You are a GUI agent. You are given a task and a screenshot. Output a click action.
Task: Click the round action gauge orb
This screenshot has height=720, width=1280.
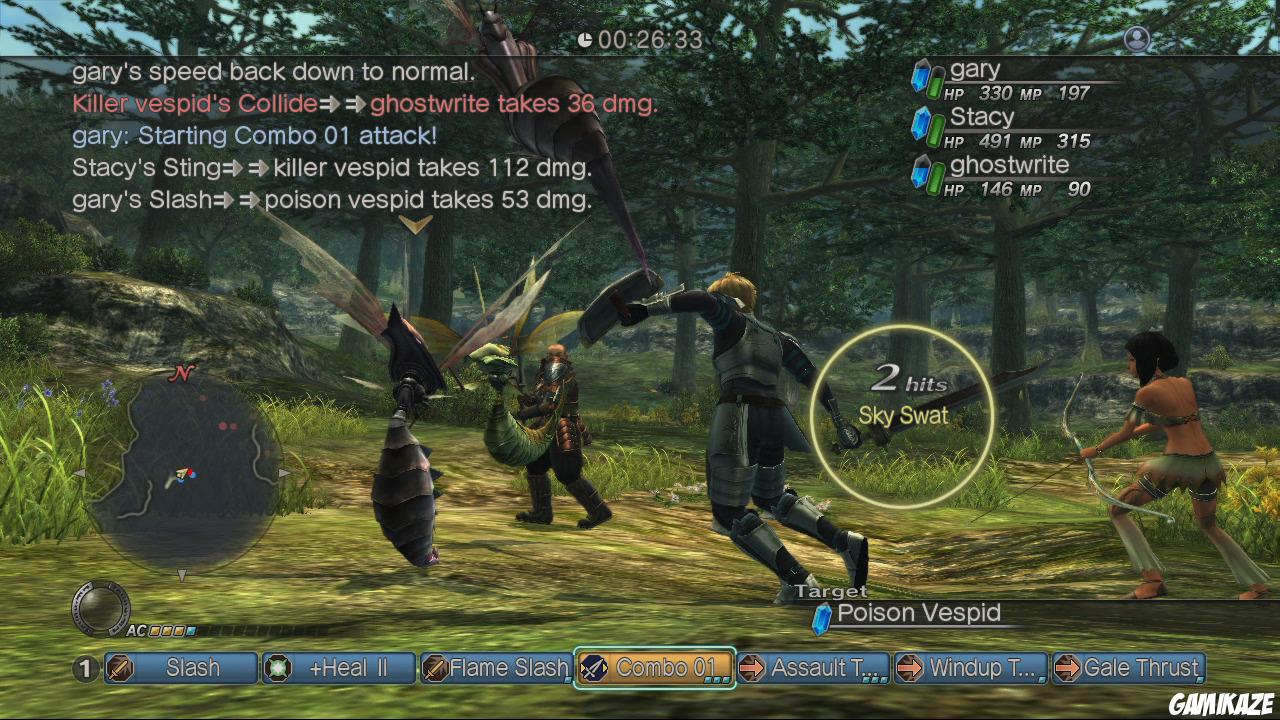[x=100, y=608]
